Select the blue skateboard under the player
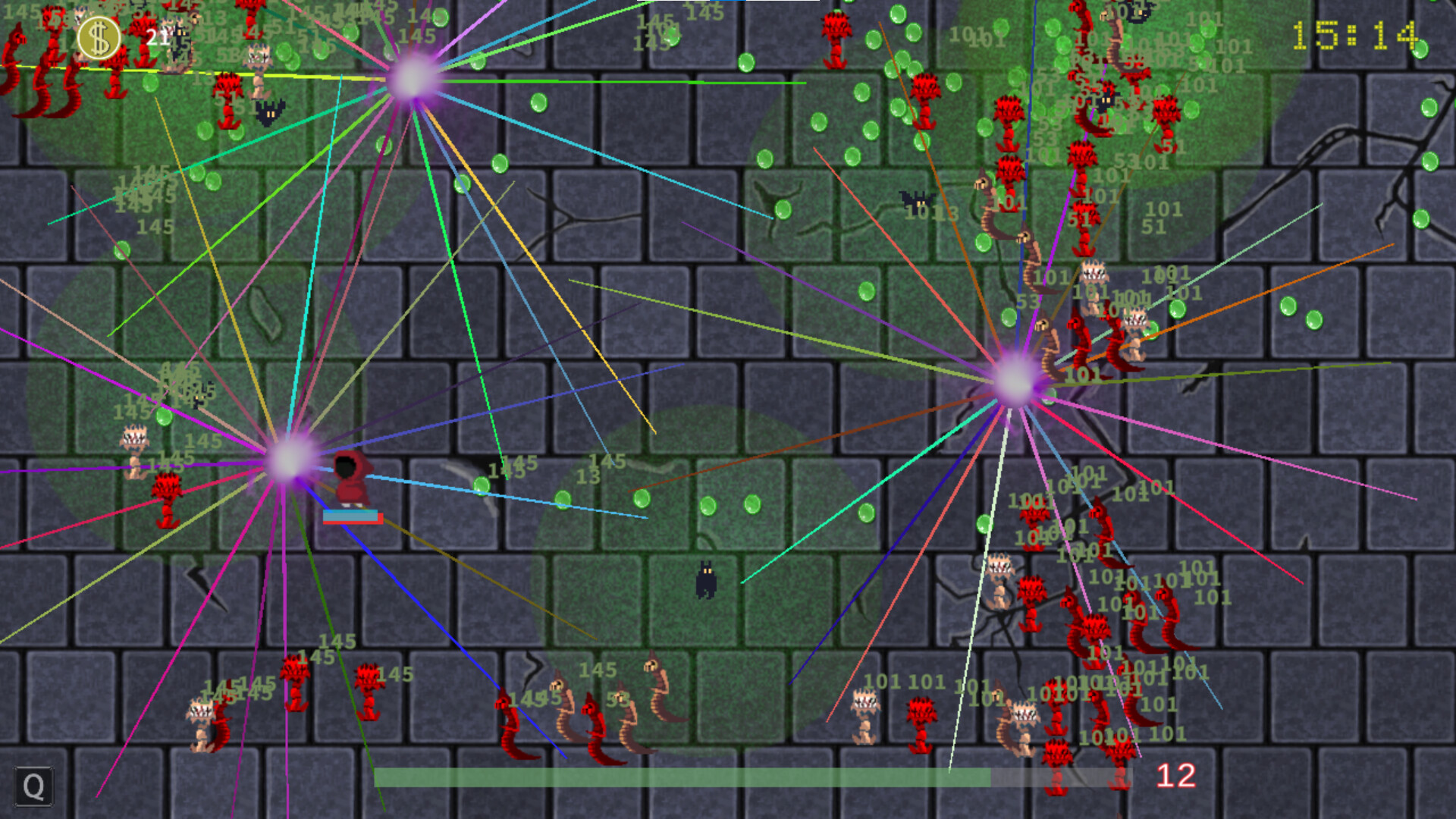1456x819 pixels. [x=353, y=516]
